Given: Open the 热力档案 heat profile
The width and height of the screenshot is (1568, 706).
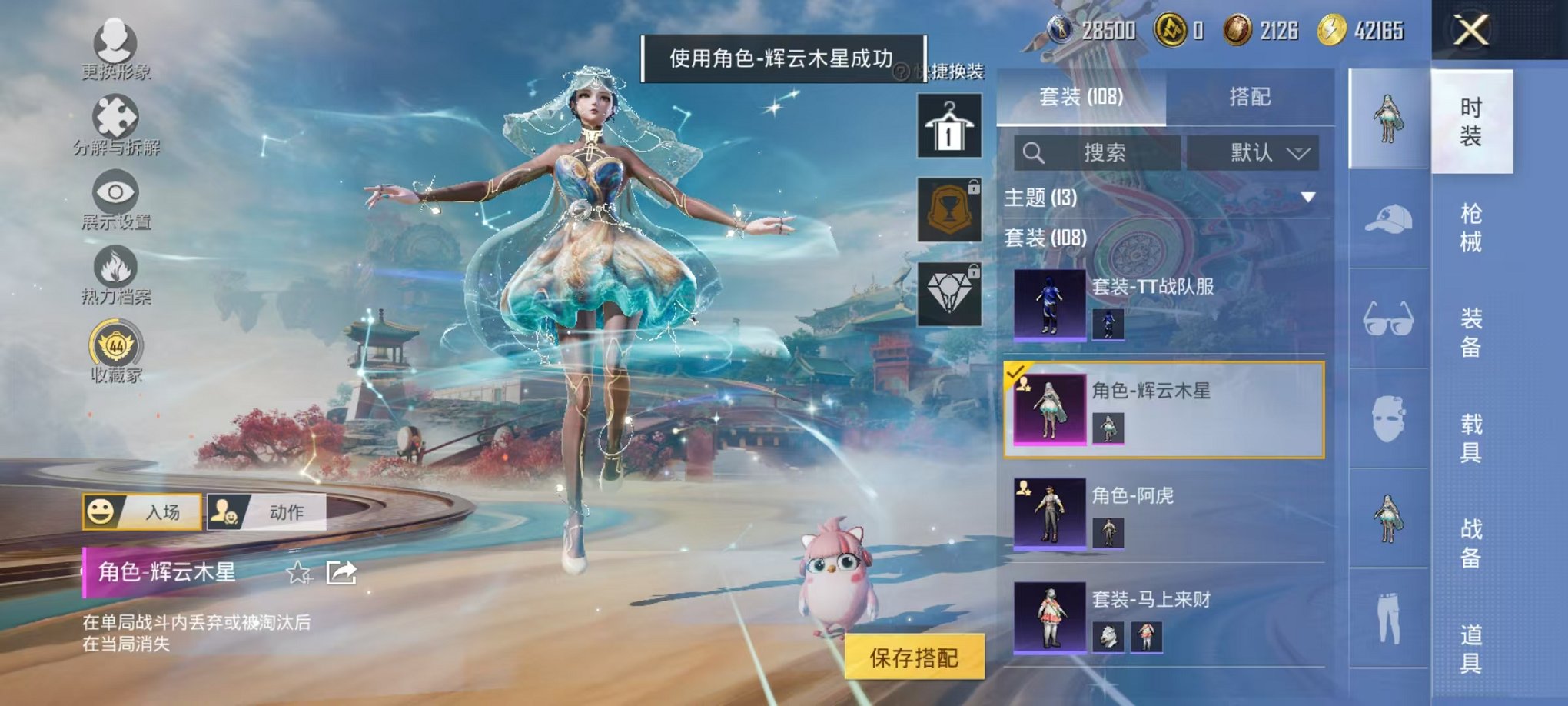Looking at the screenshot, I should click(x=115, y=265).
